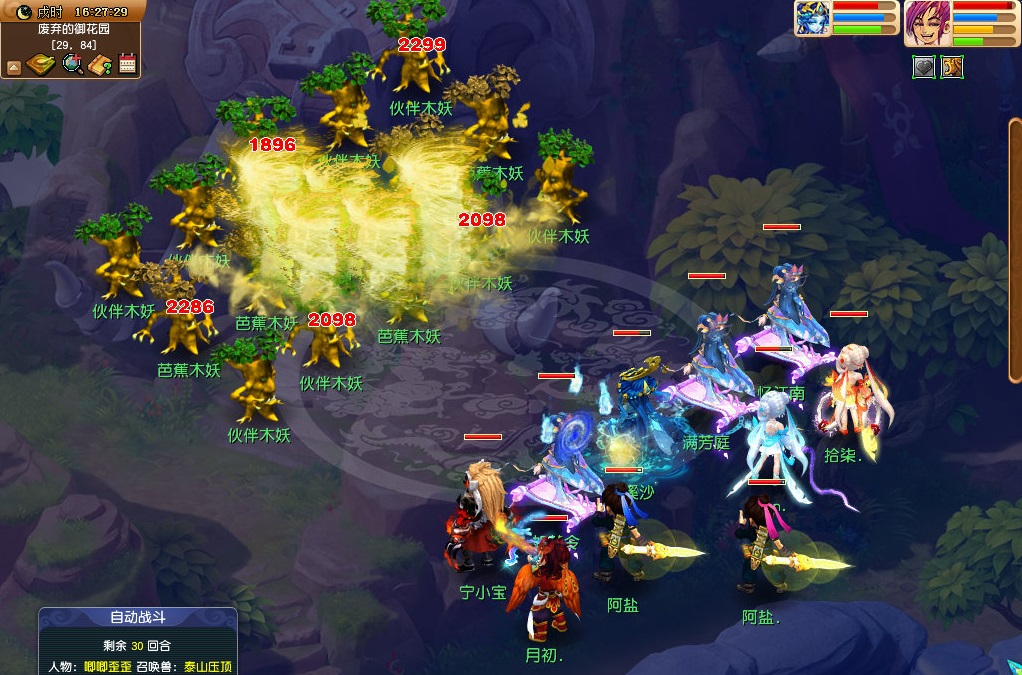1022x675 pixels.
Task: Select the blue-haired summon pet portrait
Action: pyautogui.click(x=812, y=18)
